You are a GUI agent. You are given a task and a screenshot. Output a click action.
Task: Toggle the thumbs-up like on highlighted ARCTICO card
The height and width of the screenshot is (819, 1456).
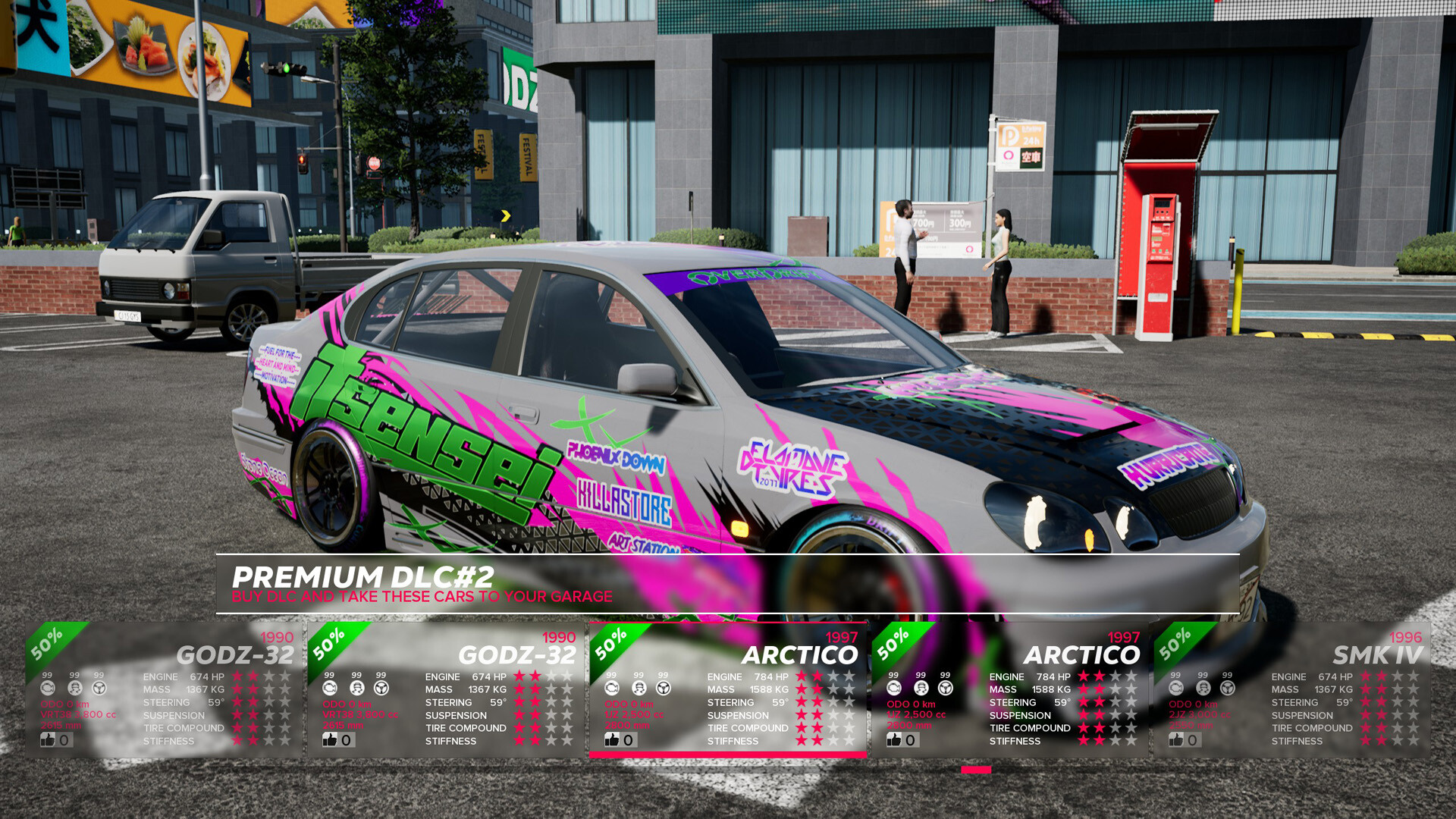coord(613,740)
